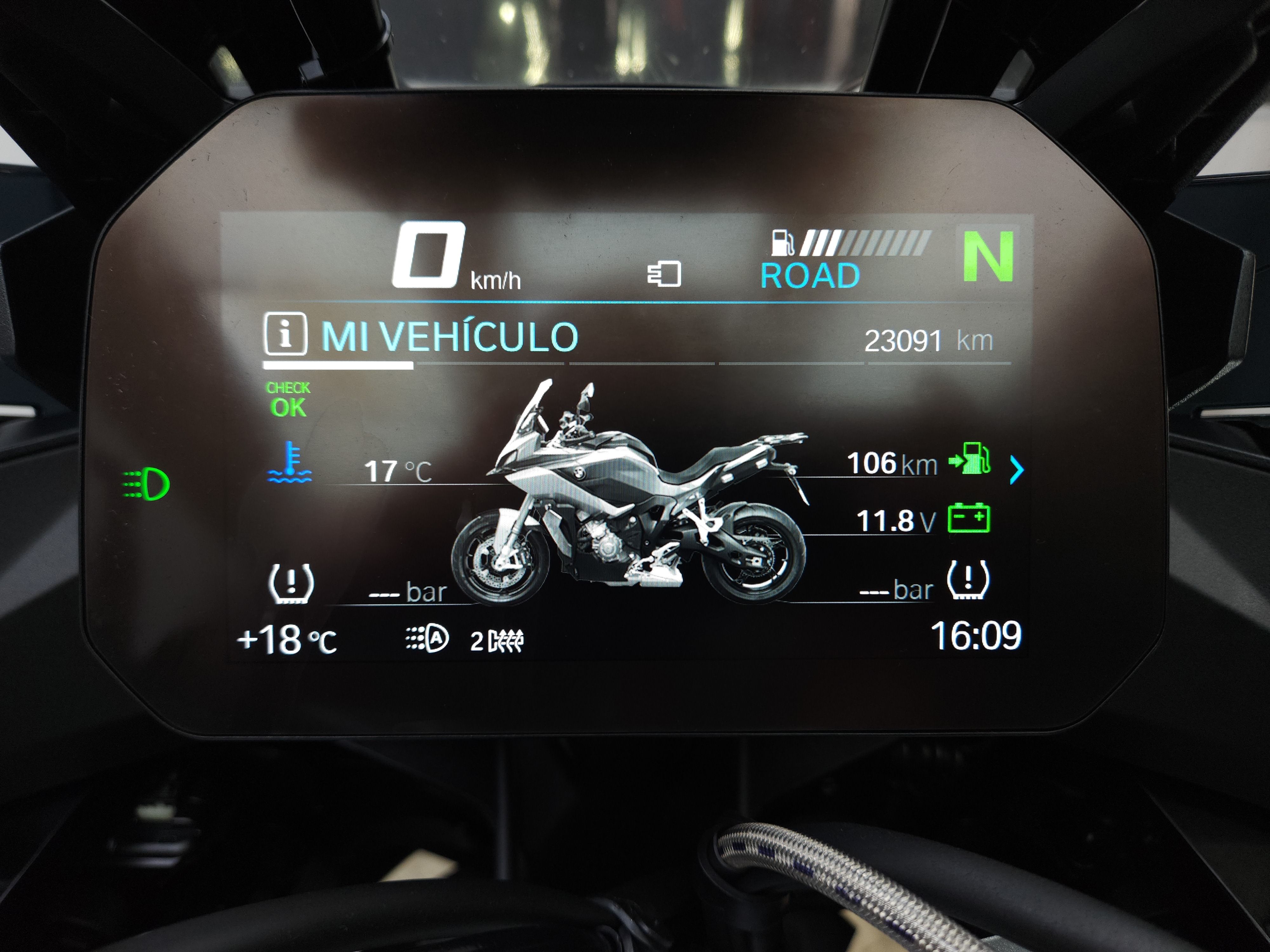Open the next page with the blue arrow
The height and width of the screenshot is (952, 1270).
coord(1016,471)
